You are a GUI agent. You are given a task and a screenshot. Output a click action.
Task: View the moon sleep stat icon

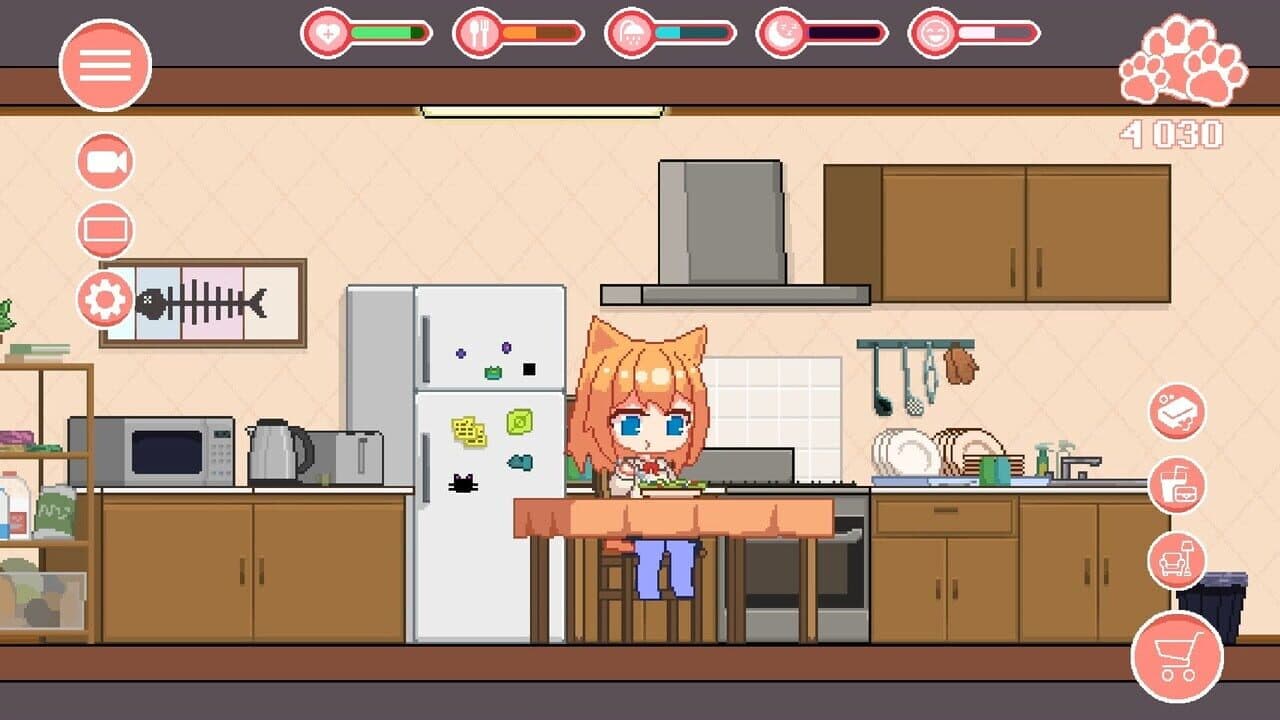point(781,31)
